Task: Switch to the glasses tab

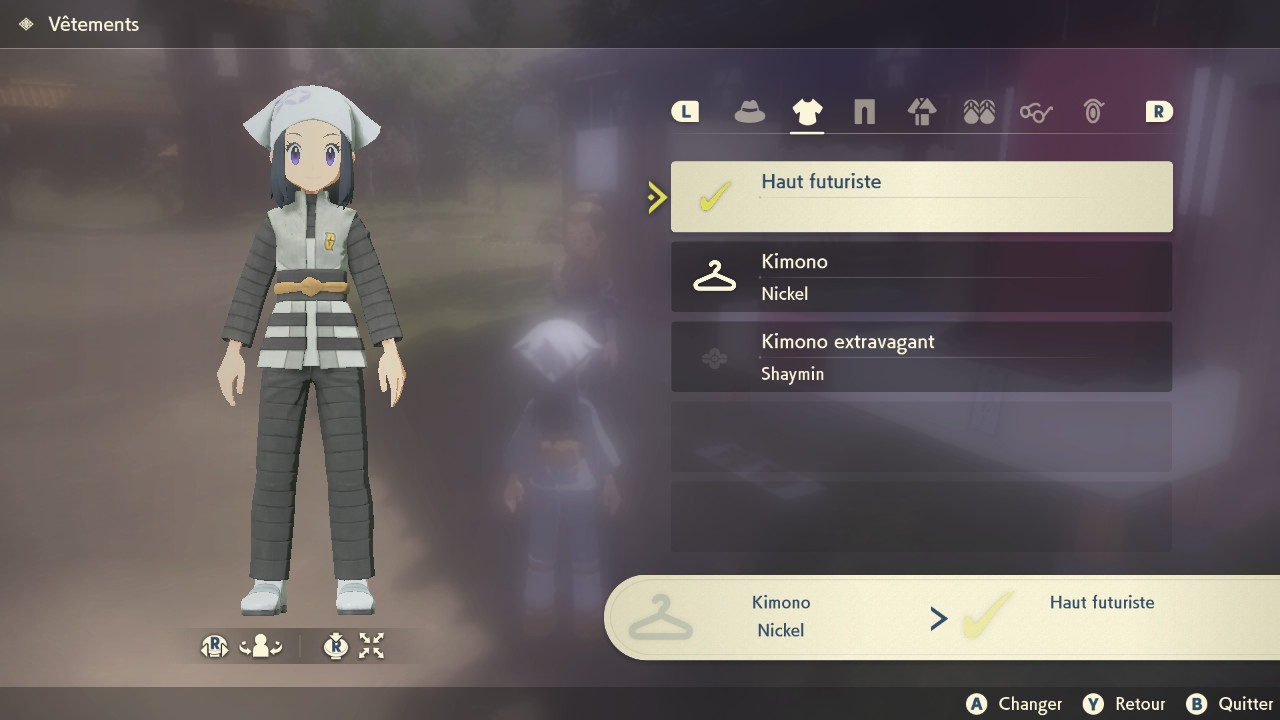Action: pos(1036,112)
